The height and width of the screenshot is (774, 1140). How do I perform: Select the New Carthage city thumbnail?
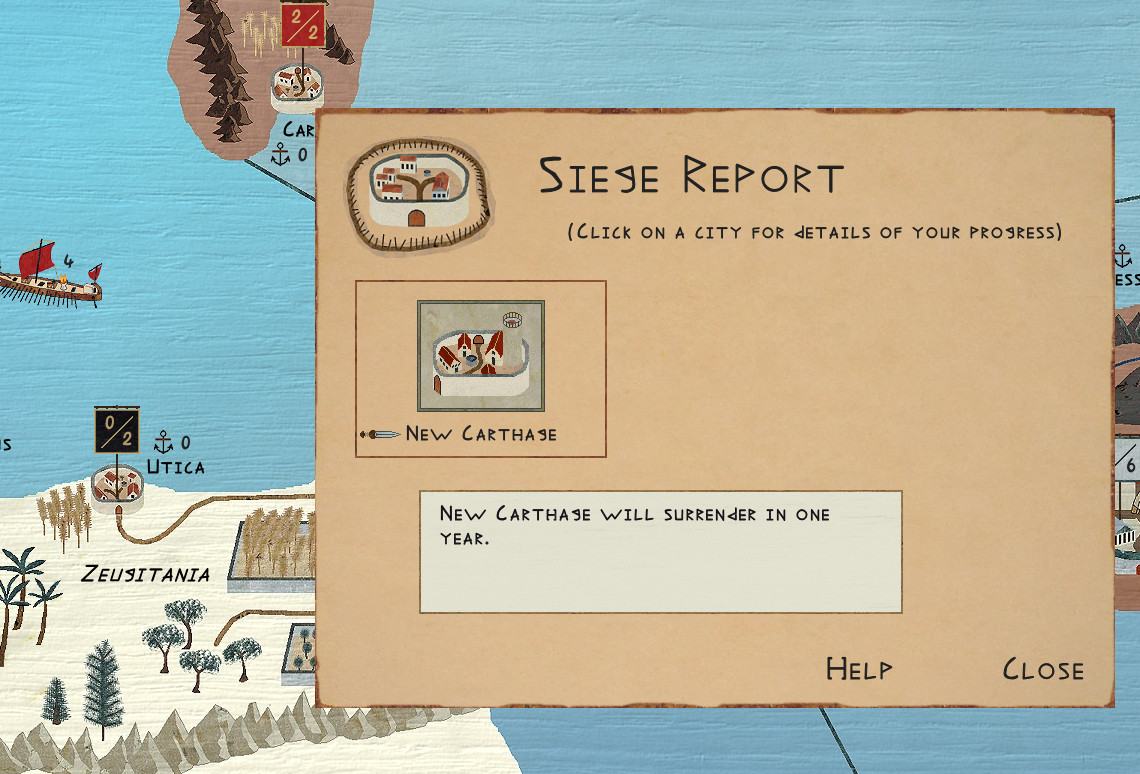tap(481, 356)
